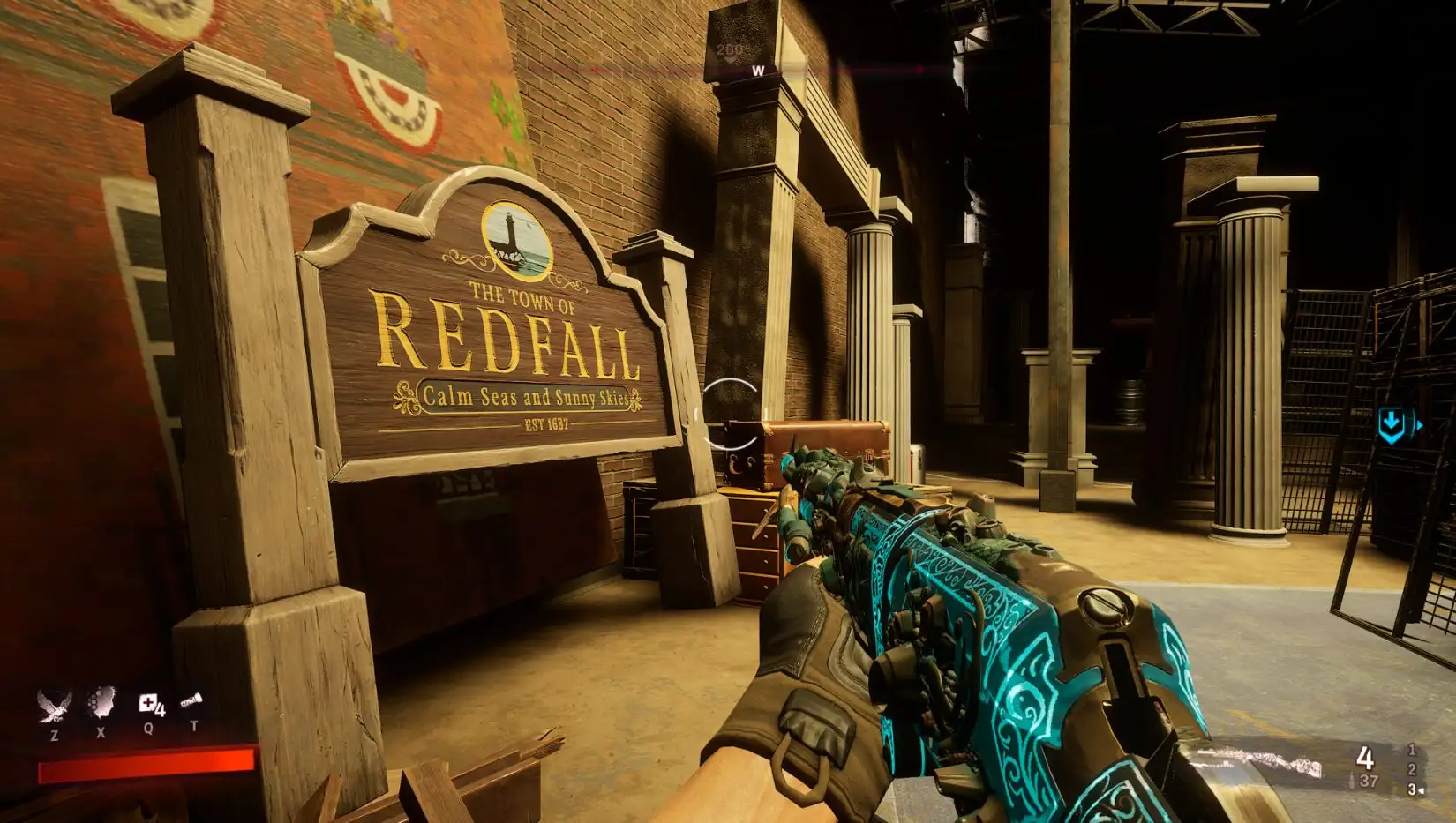Click the compass heading W marker

point(757,71)
